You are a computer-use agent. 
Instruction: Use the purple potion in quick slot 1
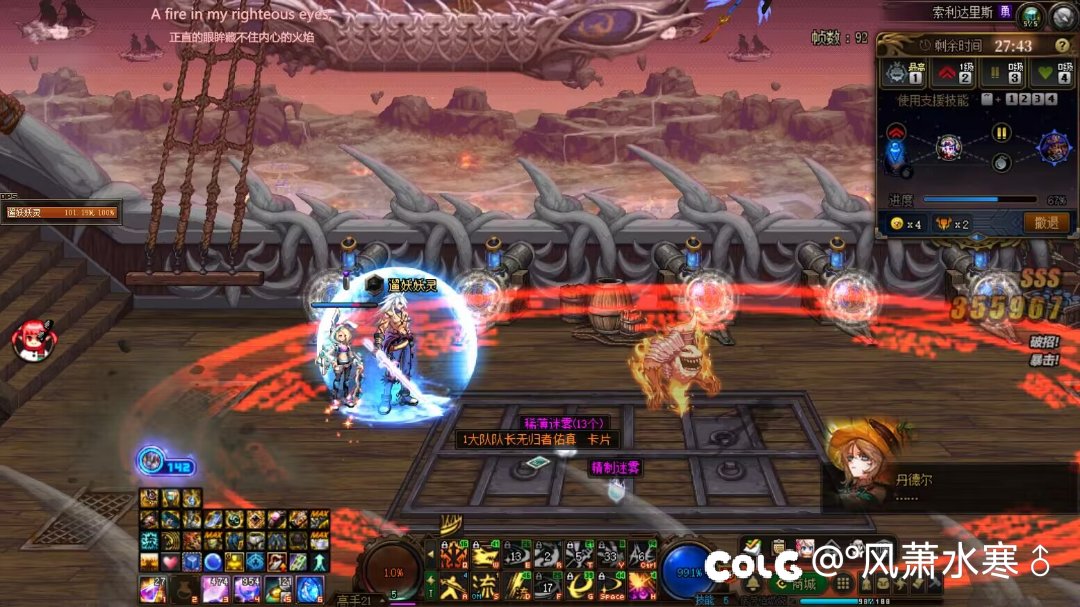pos(153,587)
